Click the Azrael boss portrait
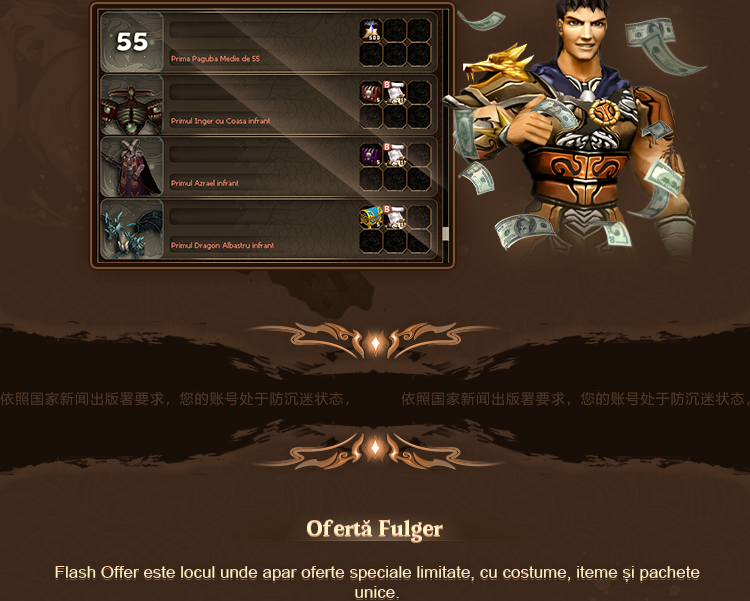The width and height of the screenshot is (750, 601). [x=132, y=166]
